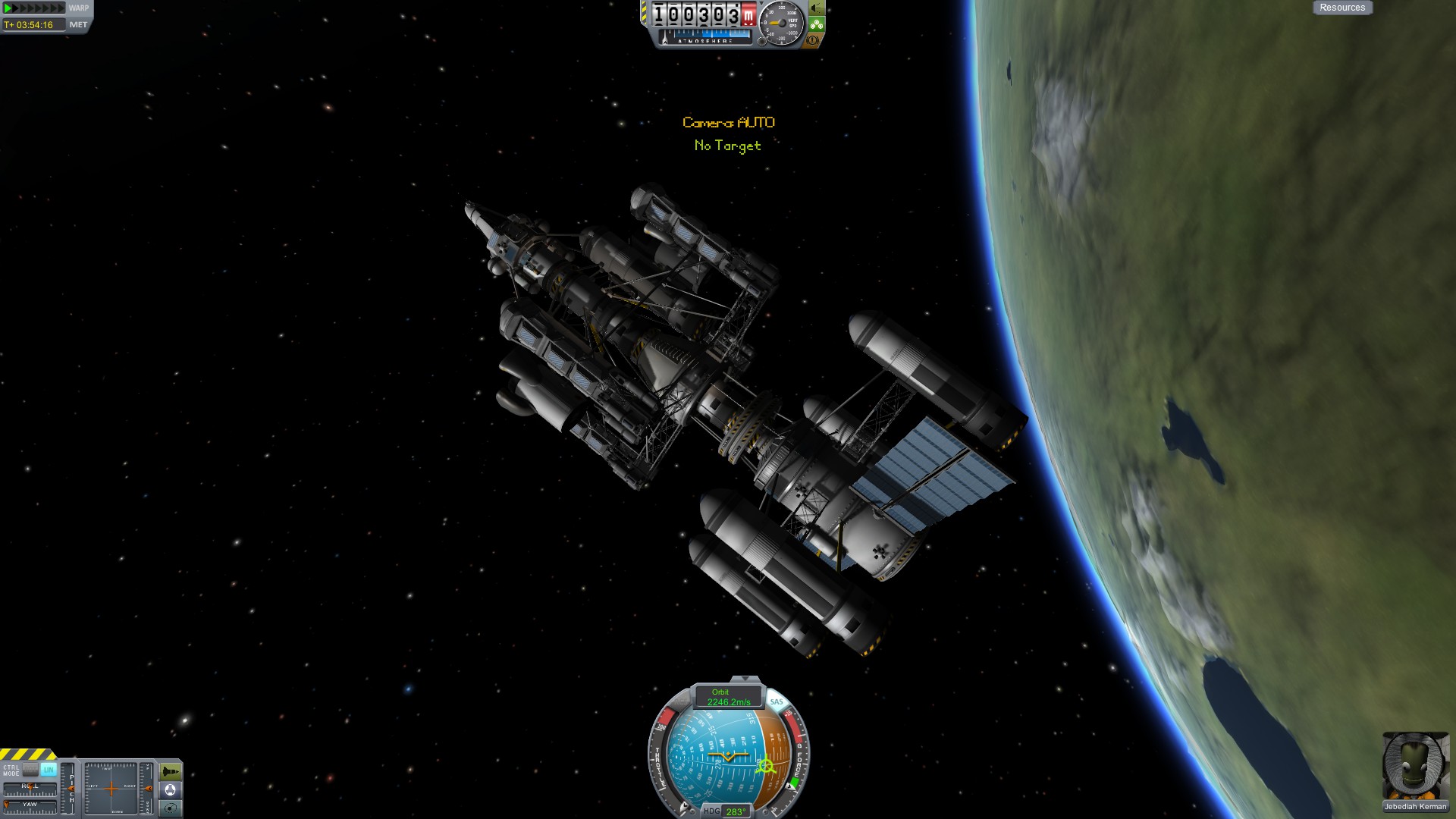The width and height of the screenshot is (1456, 819).
Task: Collapse the navball with the arrow tab
Action: pyautogui.click(x=745, y=679)
